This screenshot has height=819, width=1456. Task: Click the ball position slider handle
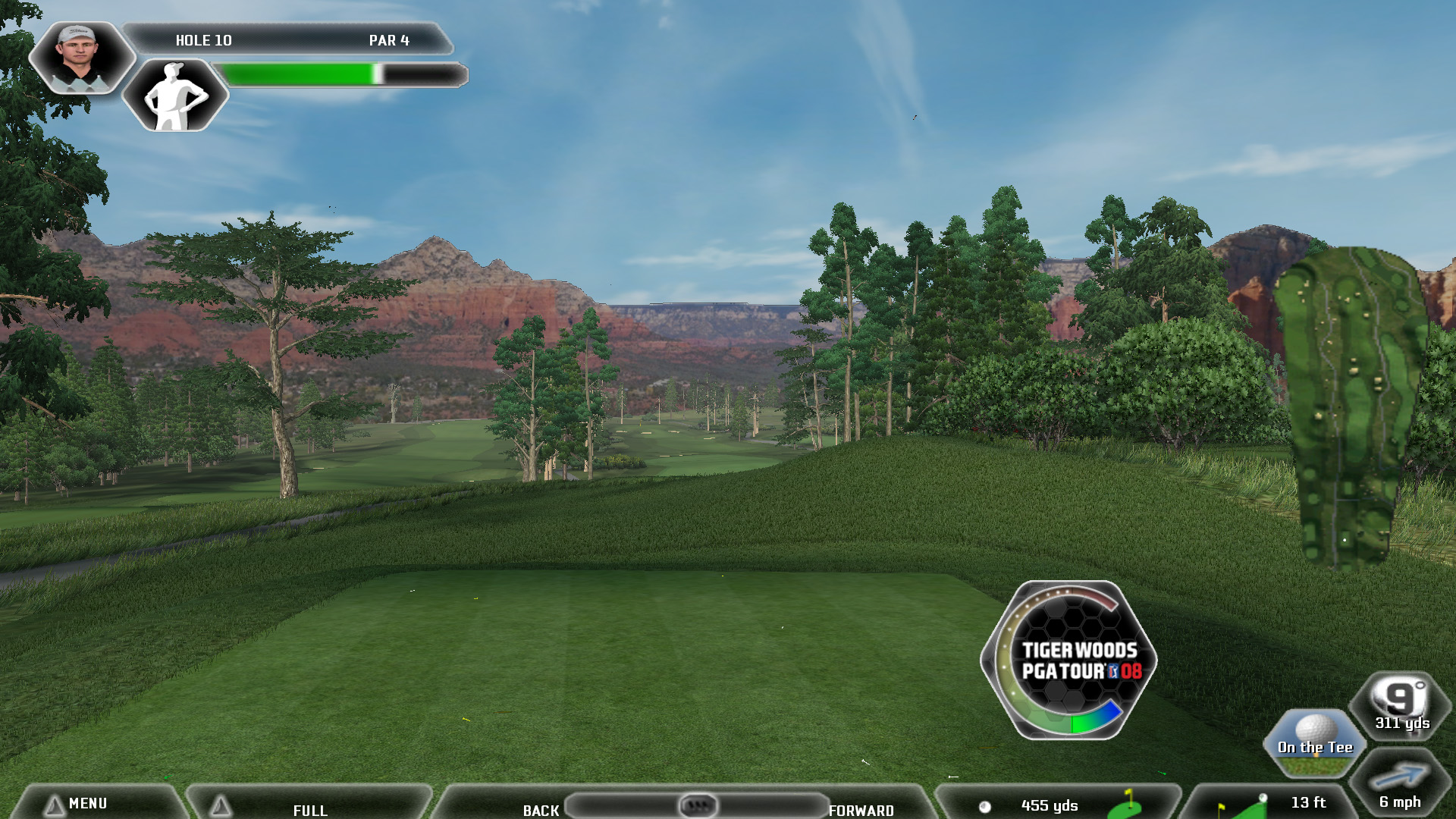698,805
